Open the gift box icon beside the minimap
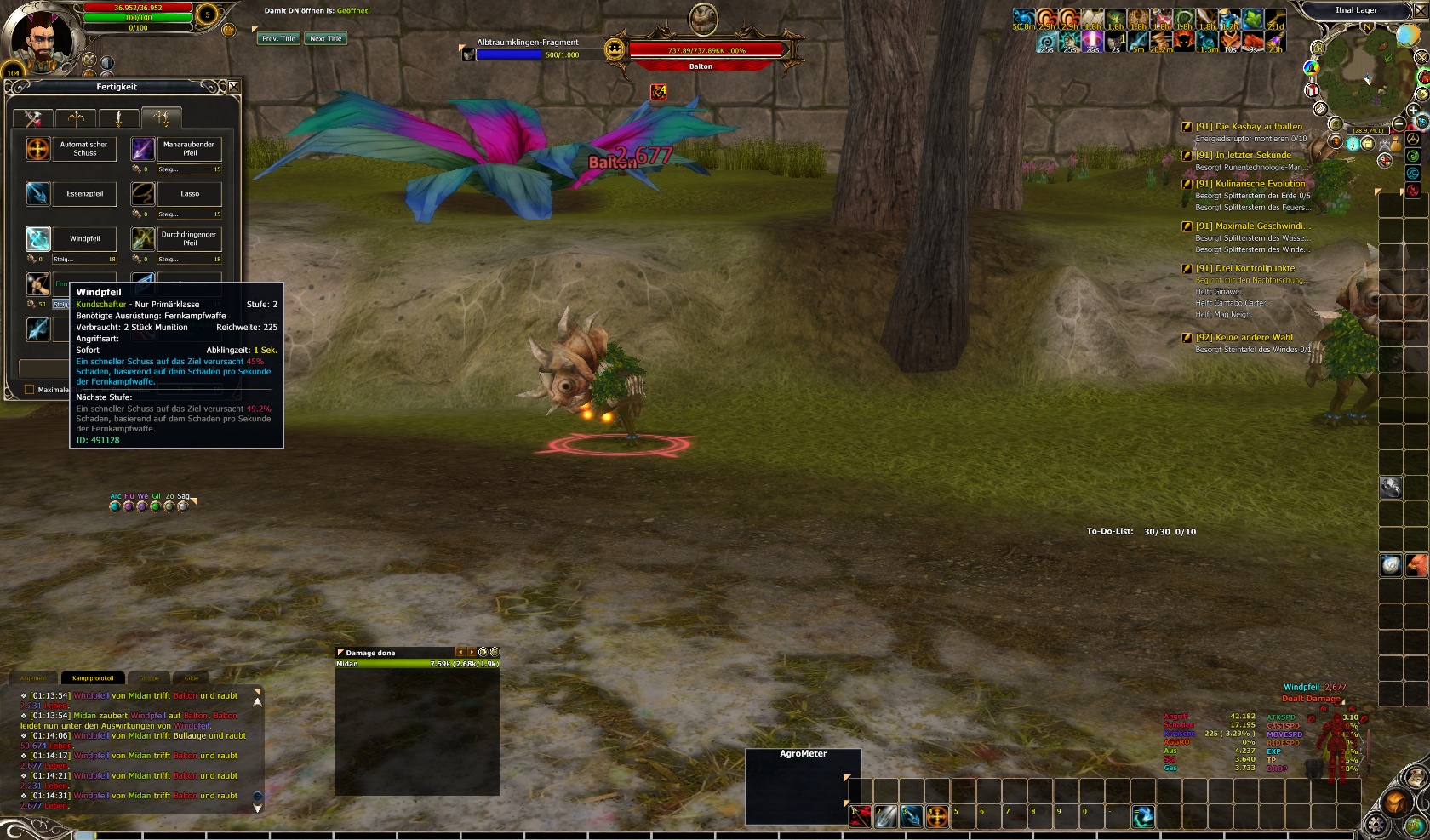This screenshot has width=1430, height=840. coord(1312,89)
